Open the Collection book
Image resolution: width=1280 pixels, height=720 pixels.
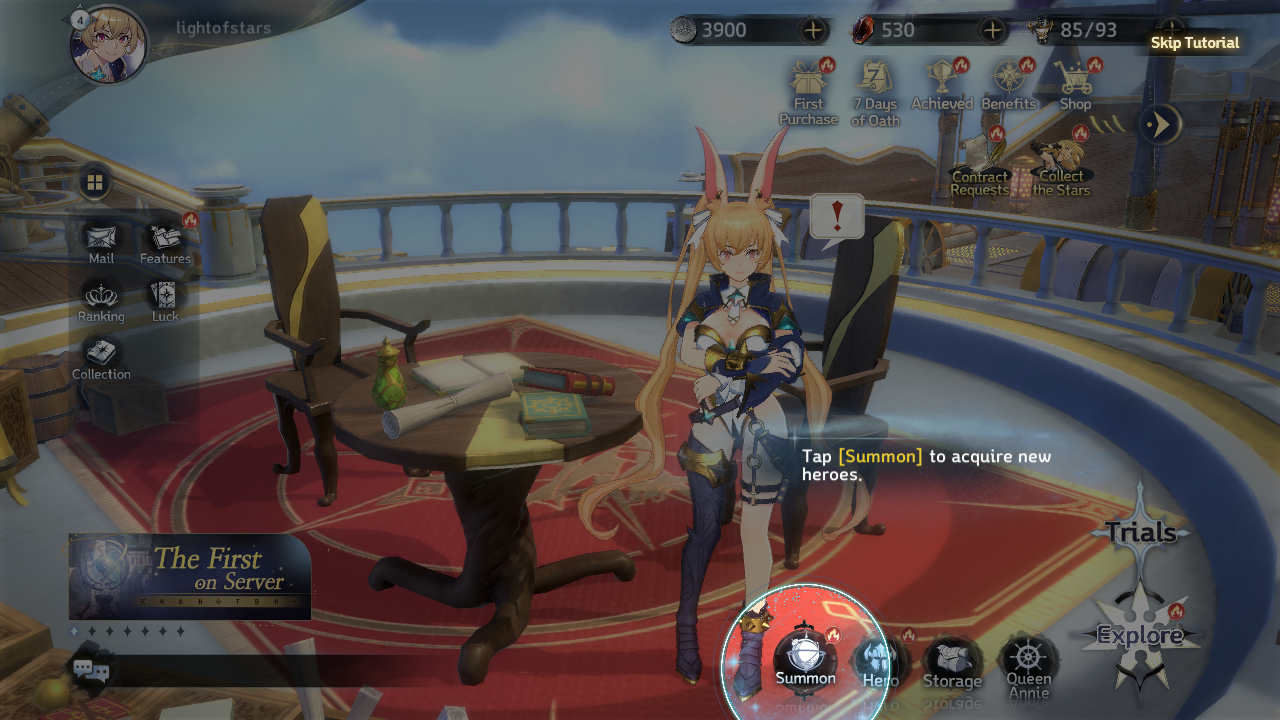click(x=101, y=356)
